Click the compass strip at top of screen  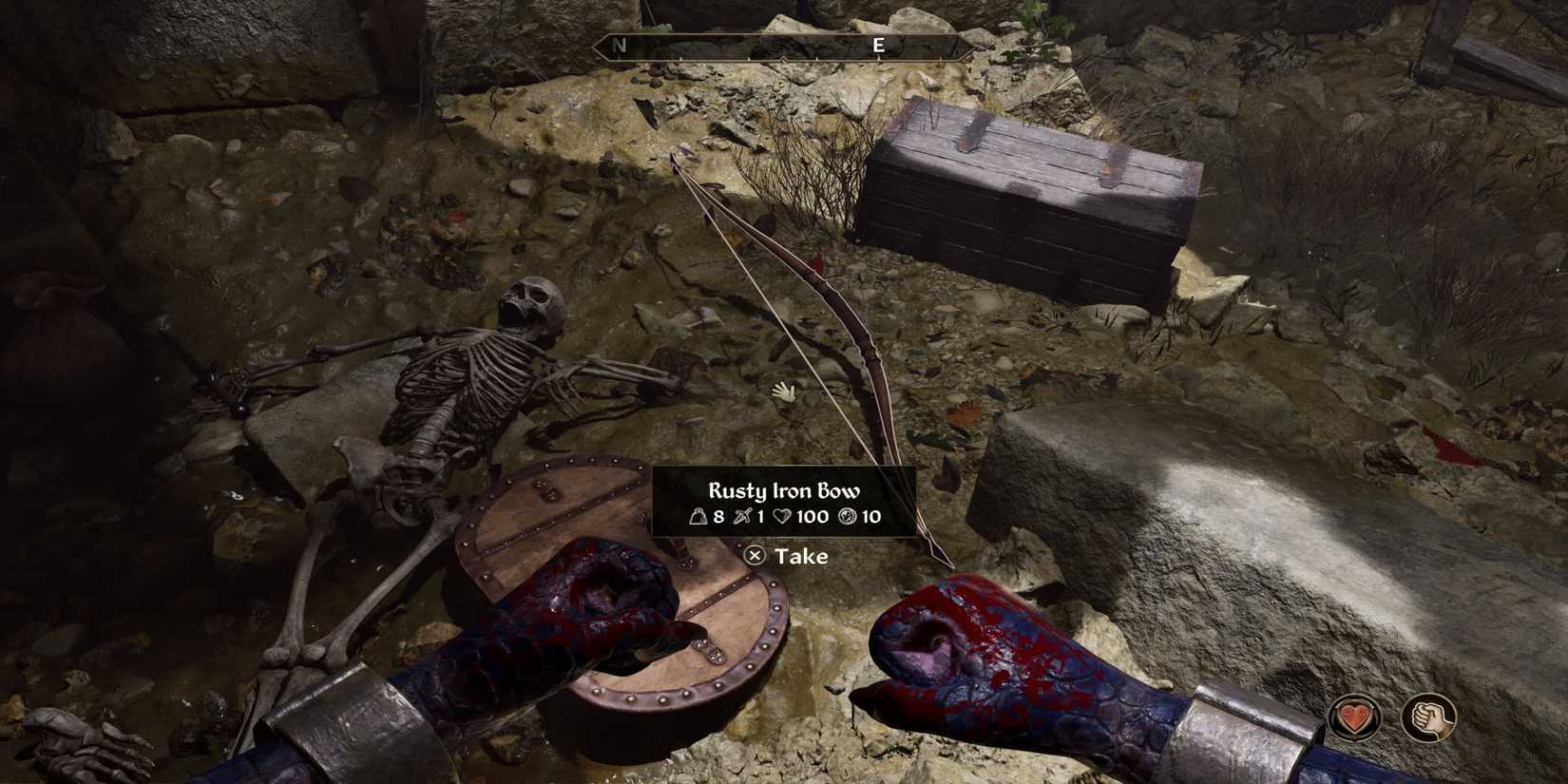[x=770, y=45]
